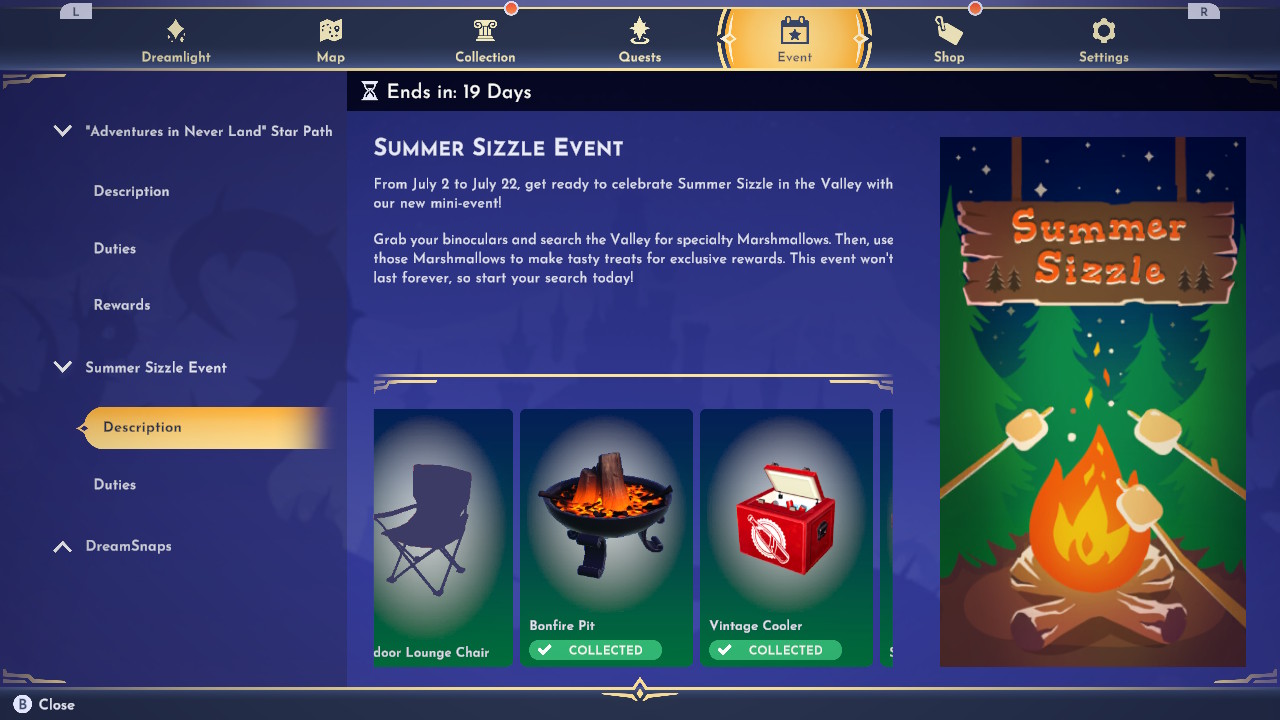Open Rewards under the Star Path

click(122, 304)
